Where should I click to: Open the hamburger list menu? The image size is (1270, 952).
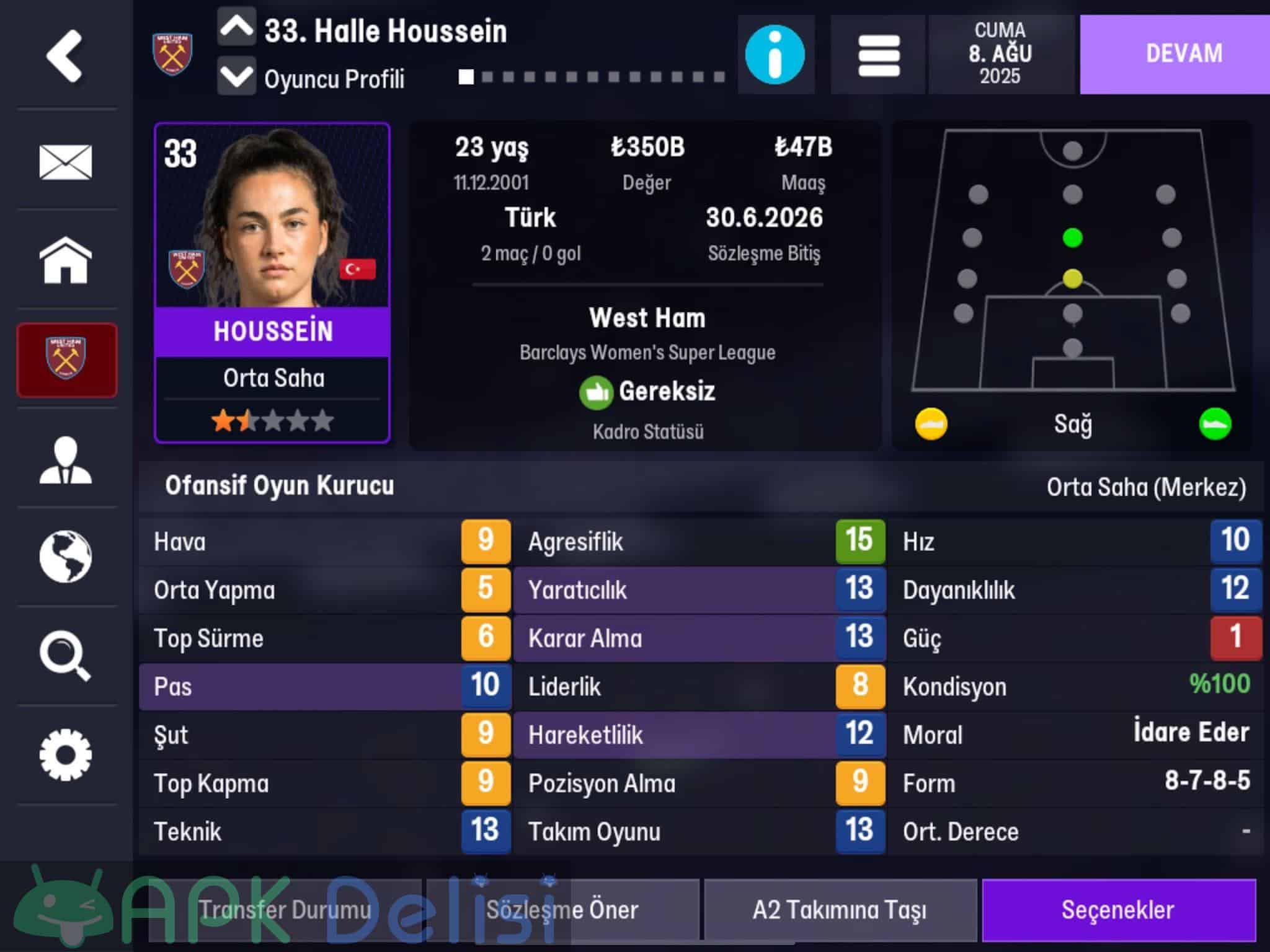tap(879, 55)
